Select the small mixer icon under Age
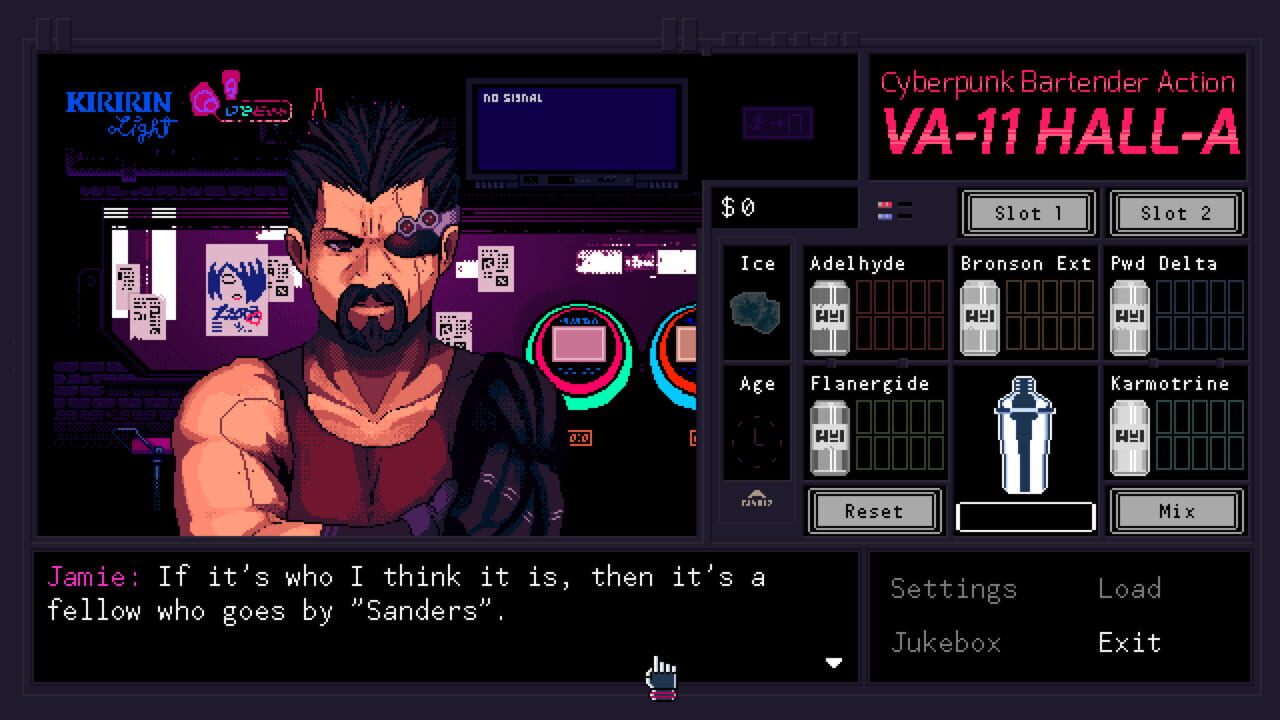 coord(757,502)
